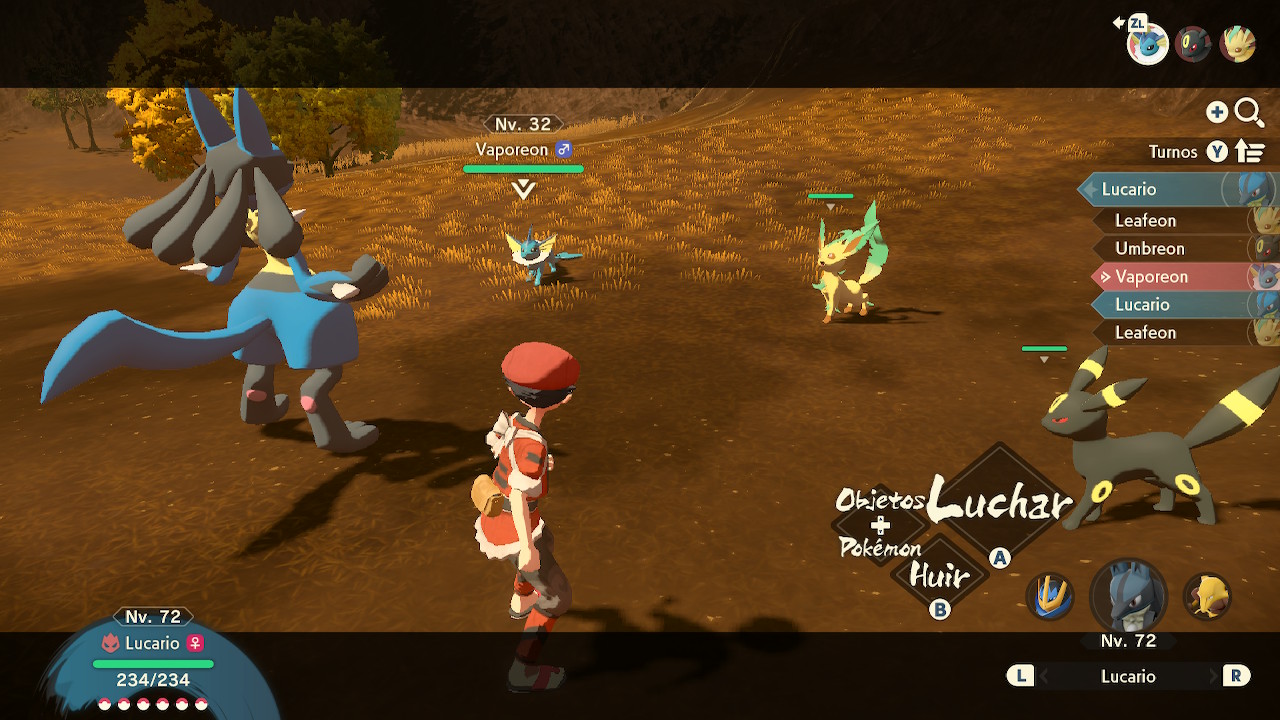Click the magnifying glass inspect icon
The height and width of the screenshot is (720, 1280).
[x=1249, y=112]
